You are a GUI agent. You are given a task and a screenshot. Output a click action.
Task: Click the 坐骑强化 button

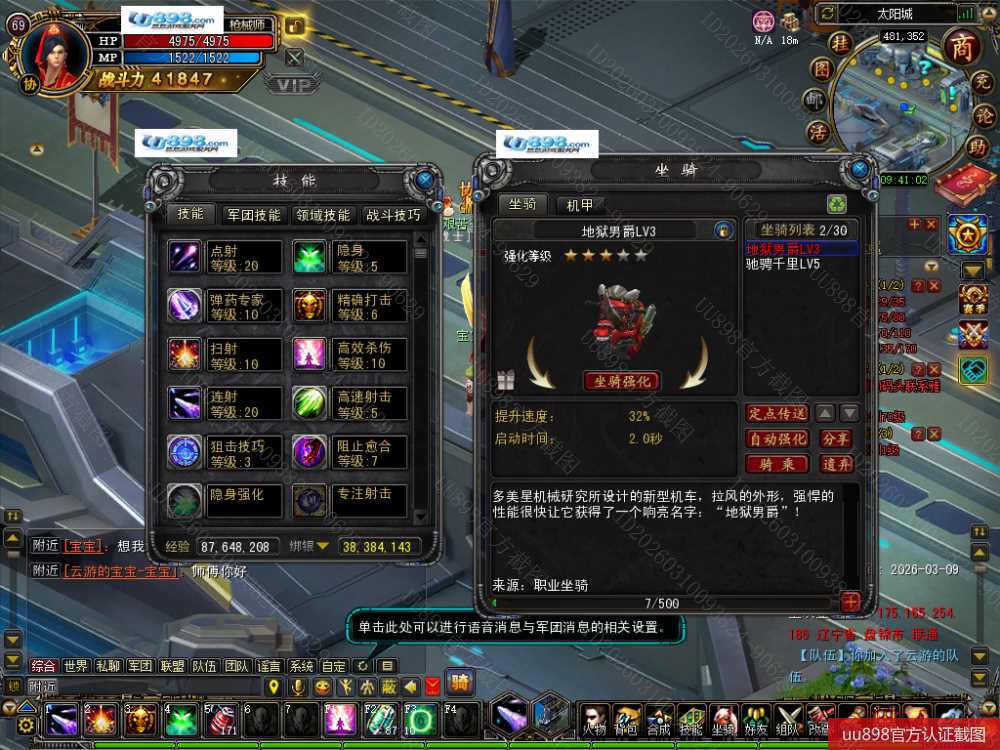tap(622, 381)
